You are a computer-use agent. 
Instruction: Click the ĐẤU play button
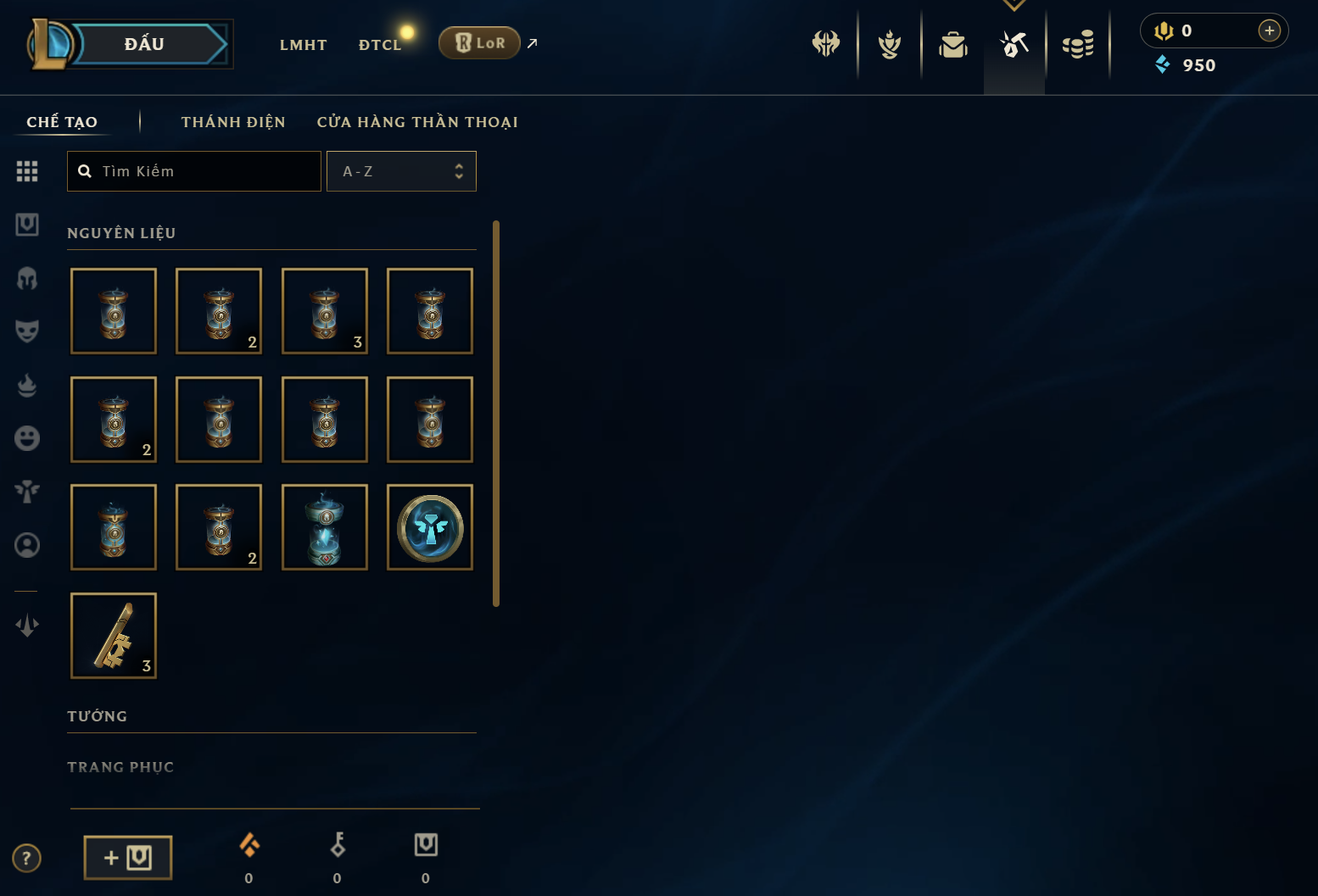pyautogui.click(x=144, y=44)
